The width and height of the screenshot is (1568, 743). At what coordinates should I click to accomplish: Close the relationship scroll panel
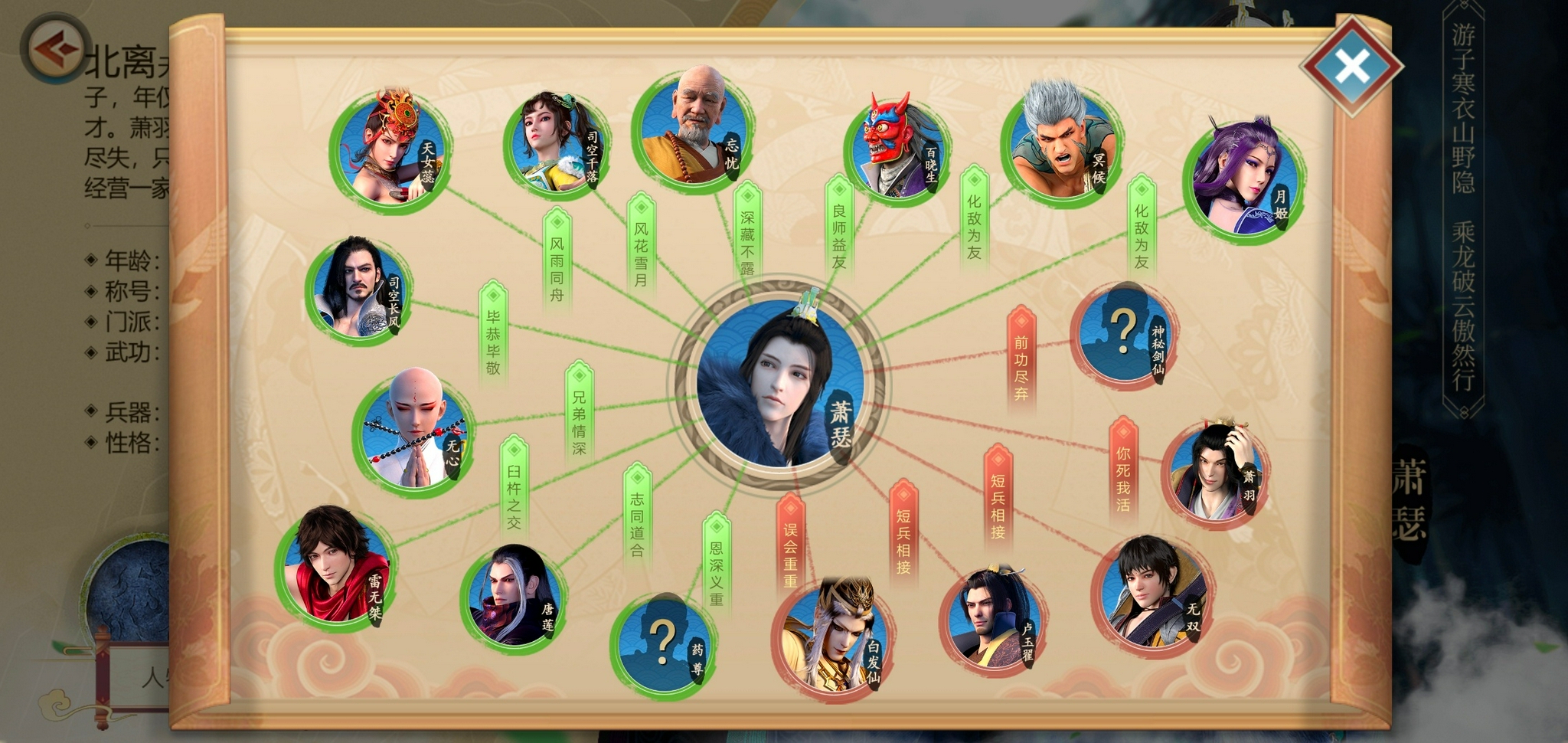tap(1351, 67)
